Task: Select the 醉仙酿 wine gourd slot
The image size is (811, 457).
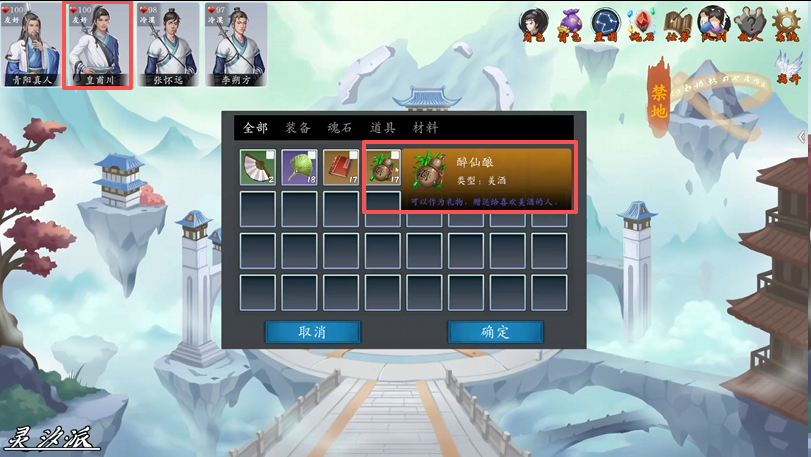Action: tap(382, 167)
